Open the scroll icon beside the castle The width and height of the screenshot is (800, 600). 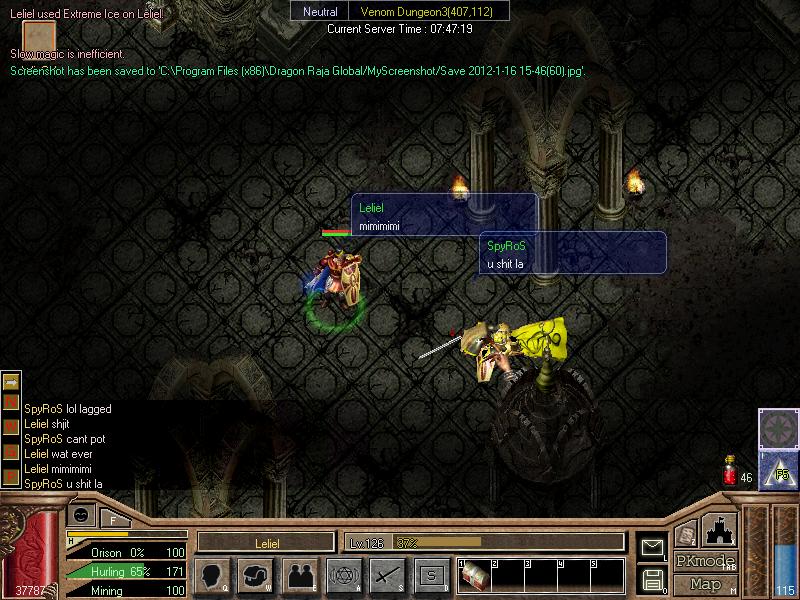pyautogui.click(x=686, y=535)
